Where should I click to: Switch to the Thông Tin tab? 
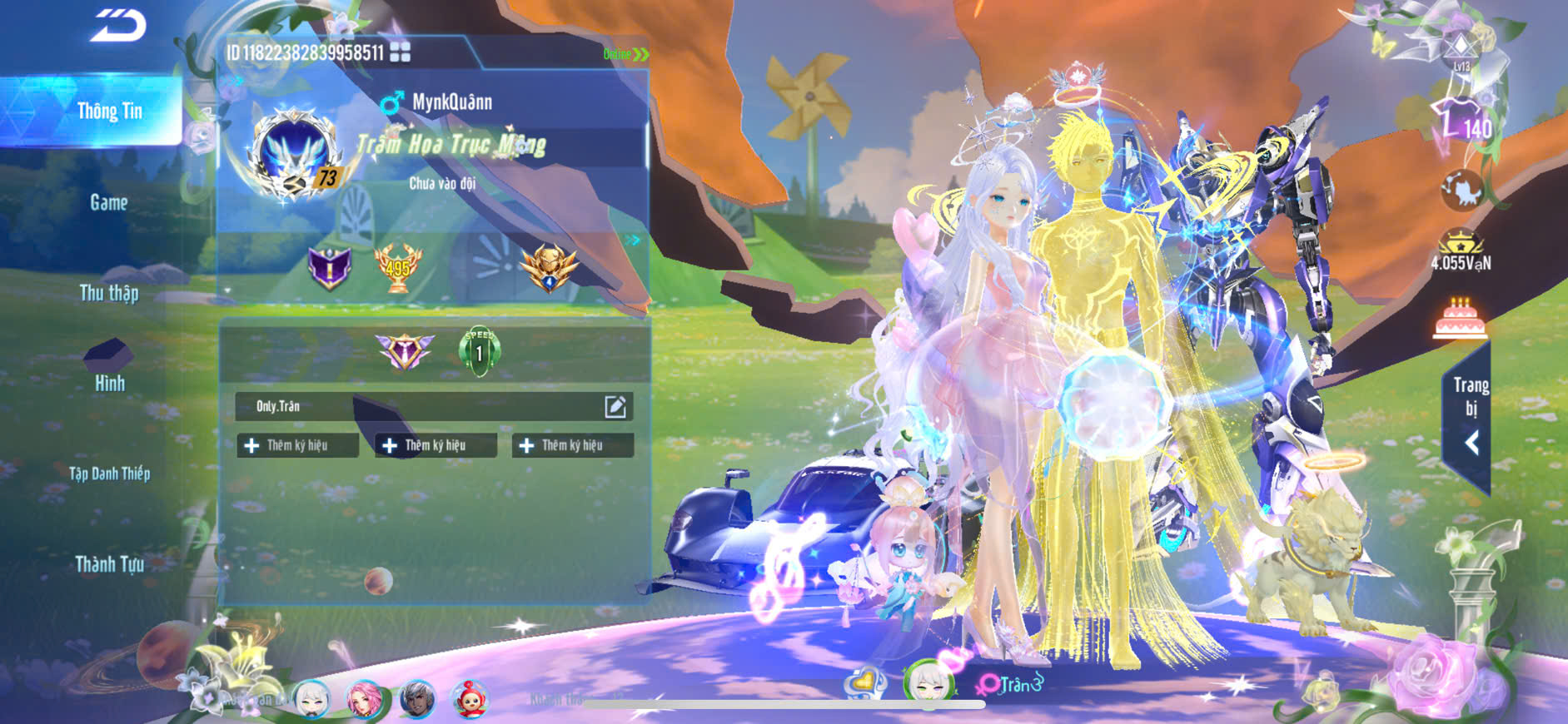109,111
